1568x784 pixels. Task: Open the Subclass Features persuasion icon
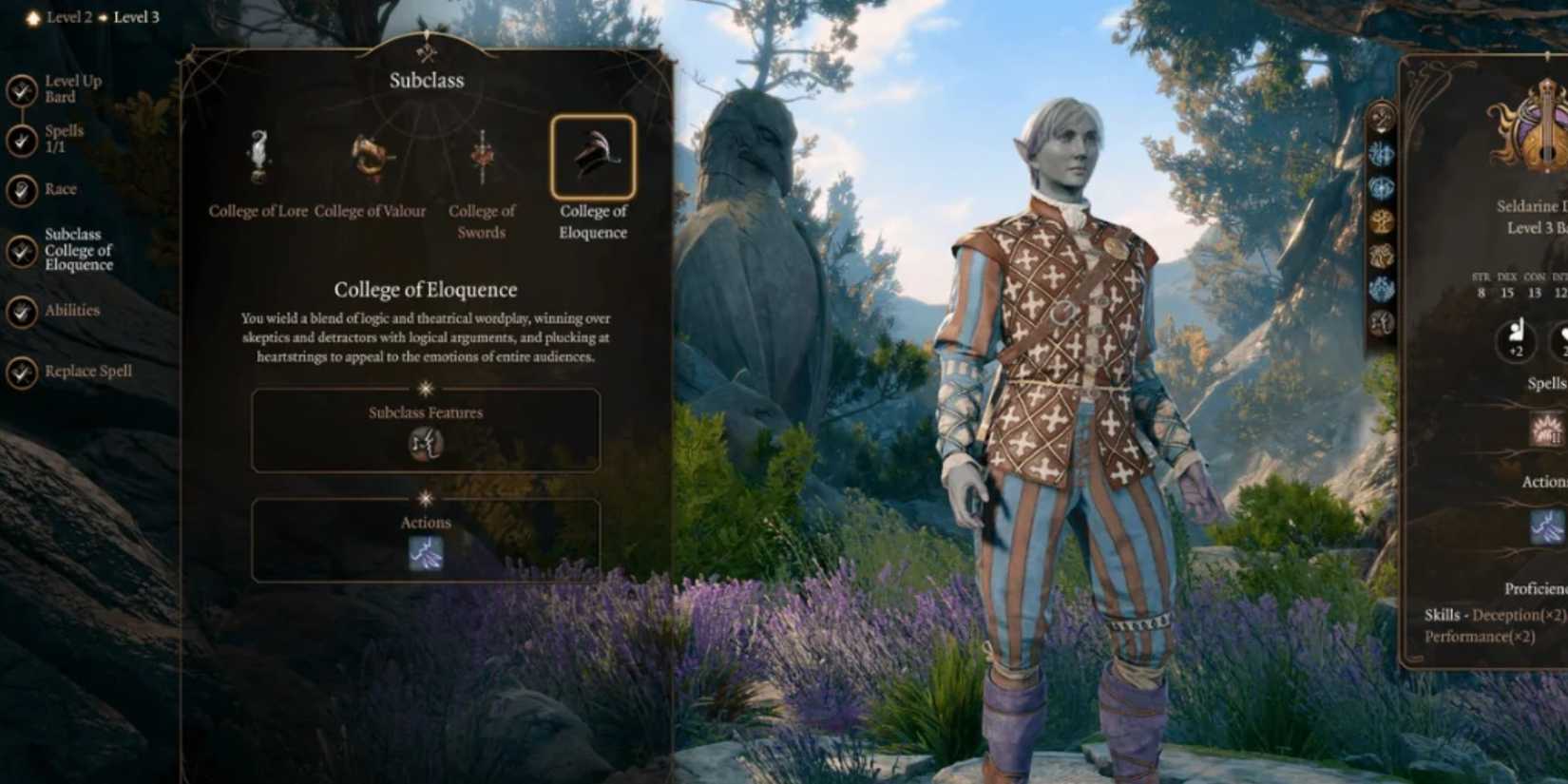[x=425, y=445]
